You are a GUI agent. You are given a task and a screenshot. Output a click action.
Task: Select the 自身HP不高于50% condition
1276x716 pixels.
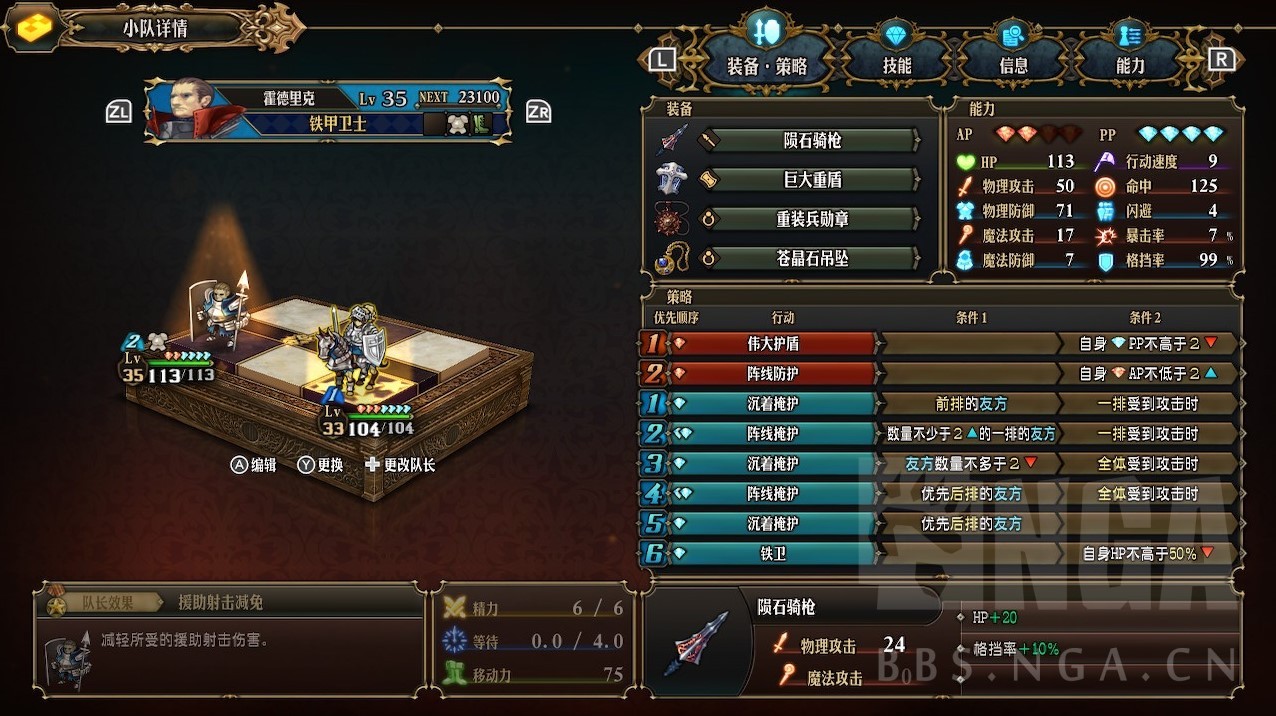tap(1147, 553)
